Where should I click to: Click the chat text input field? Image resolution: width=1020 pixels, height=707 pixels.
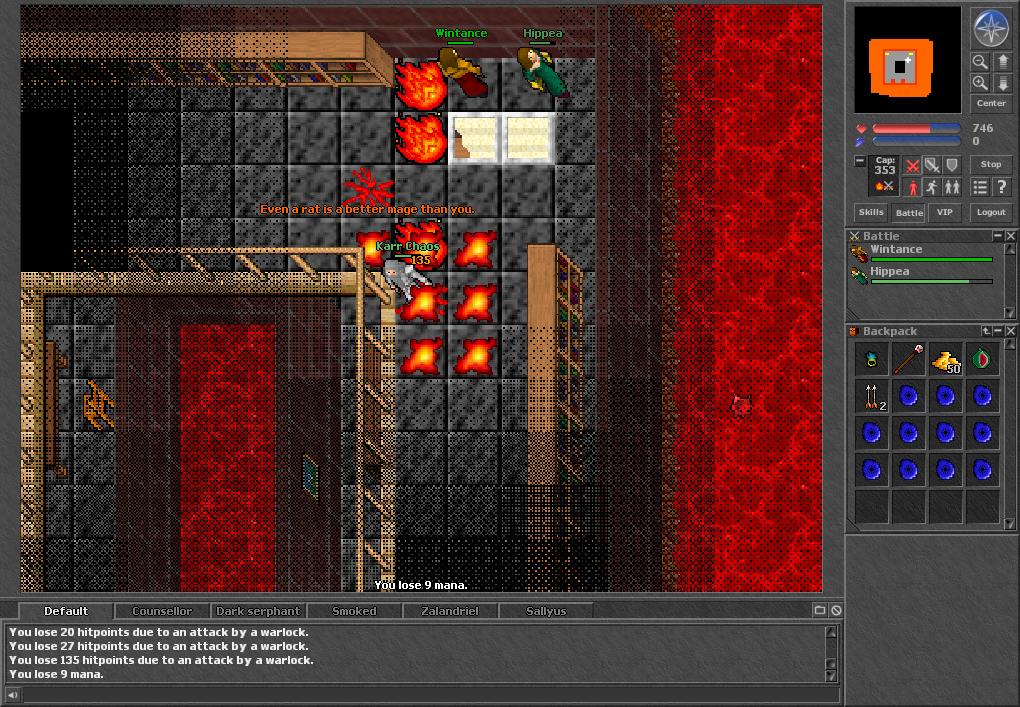point(420,695)
